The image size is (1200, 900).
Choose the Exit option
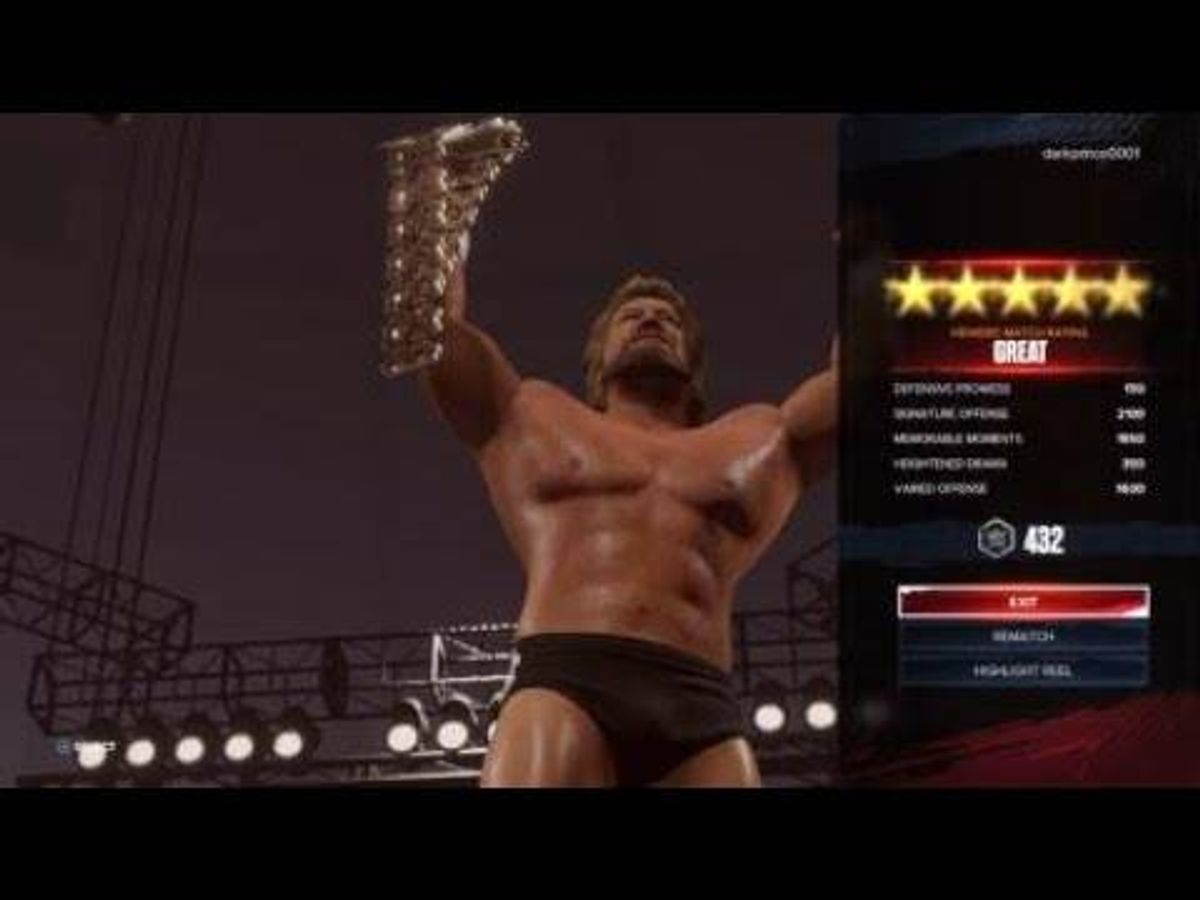click(x=1022, y=602)
